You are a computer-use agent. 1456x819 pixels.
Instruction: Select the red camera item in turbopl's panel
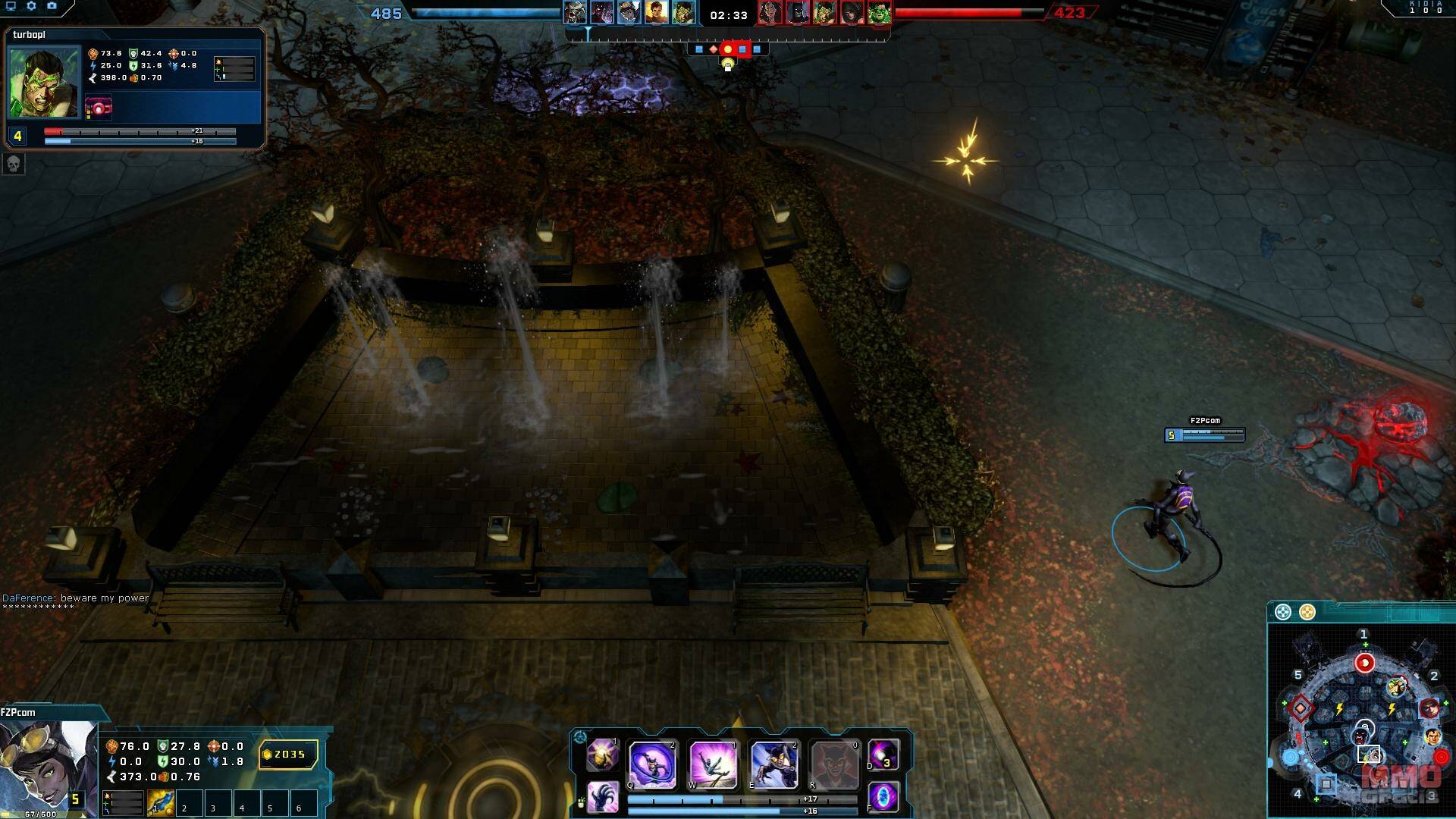[x=99, y=107]
